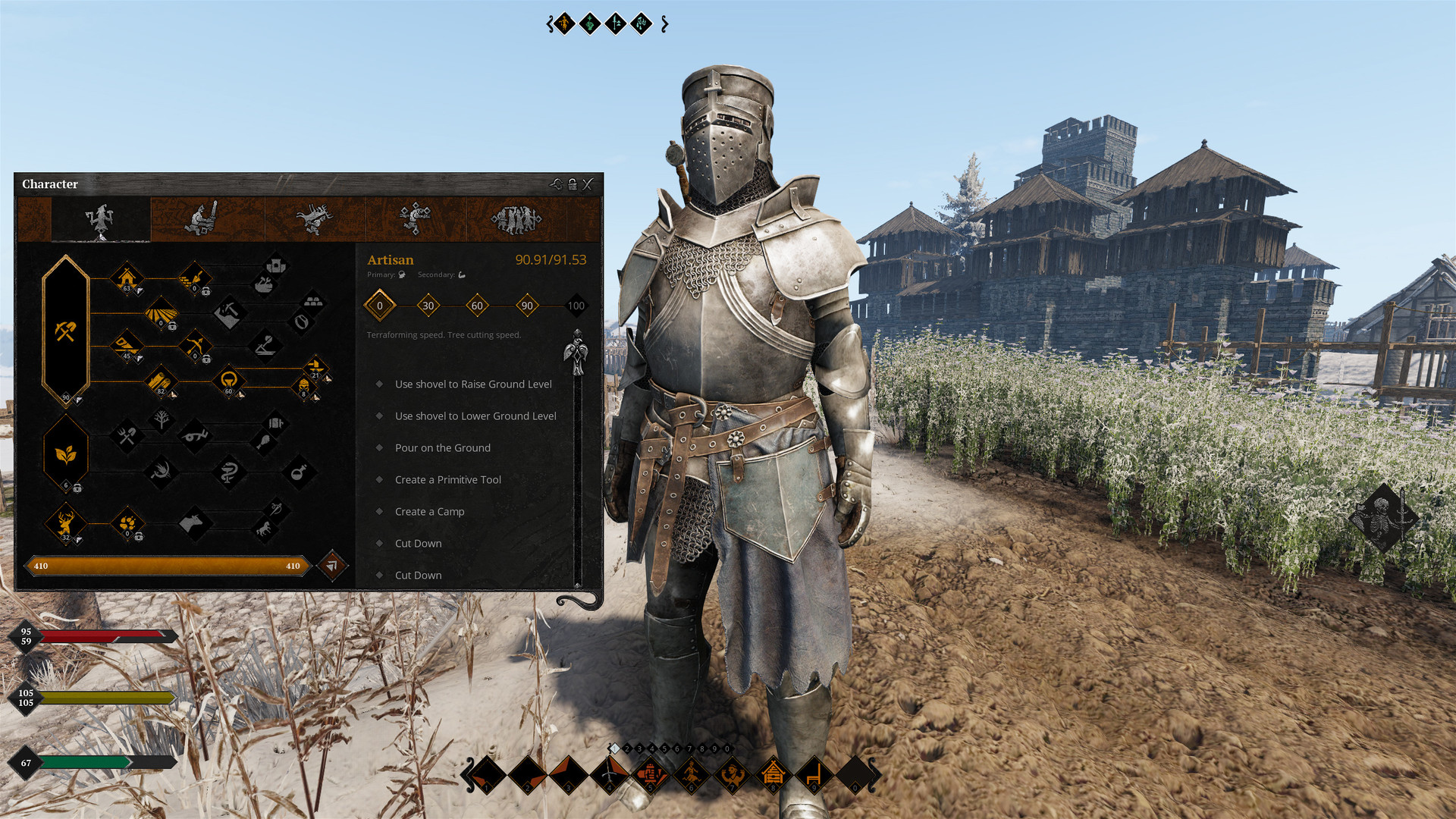Show the level 90 Artisan abilities
Image resolution: width=1456 pixels, height=819 pixels.
(x=527, y=306)
